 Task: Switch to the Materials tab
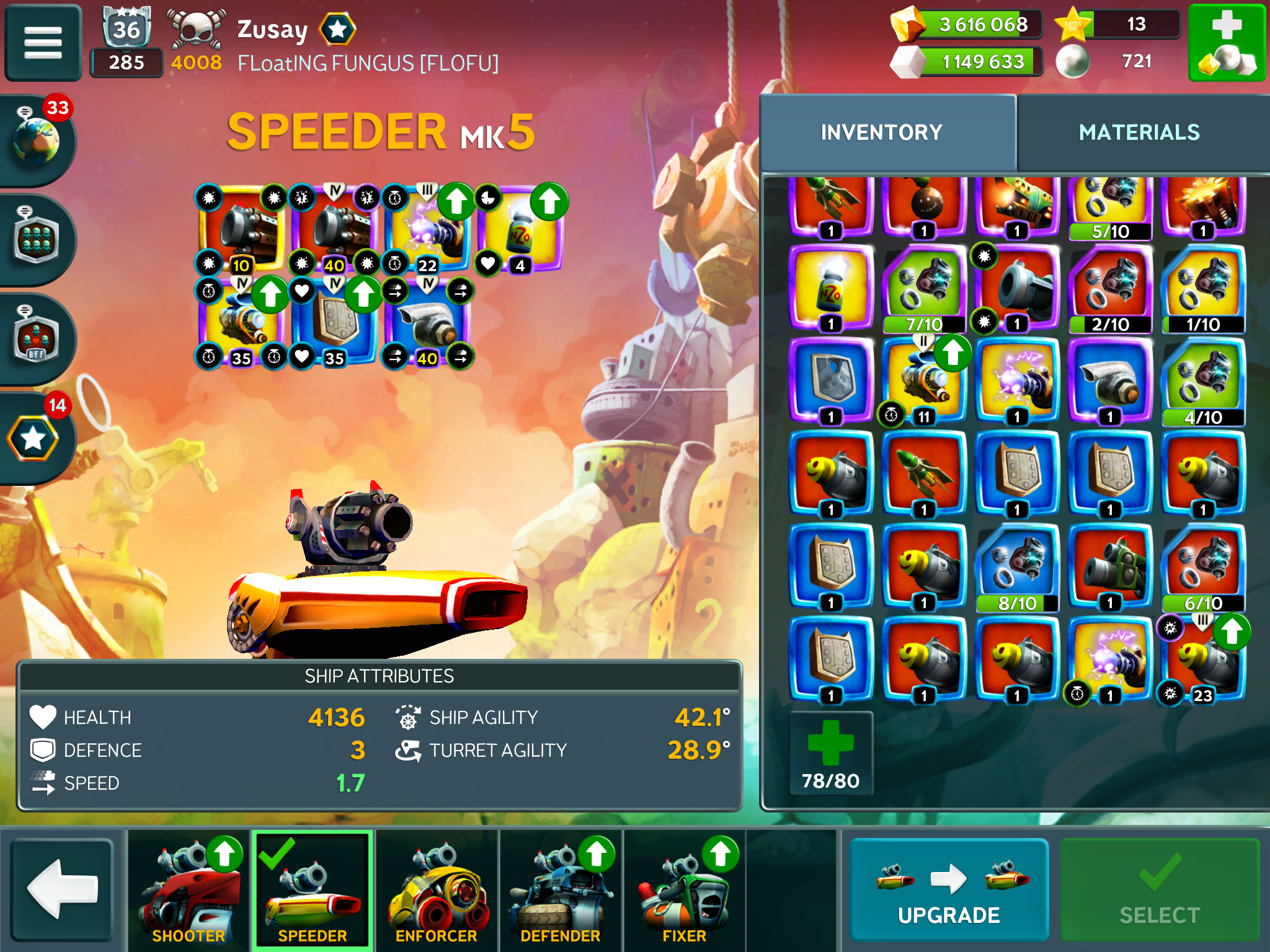coord(1139,133)
